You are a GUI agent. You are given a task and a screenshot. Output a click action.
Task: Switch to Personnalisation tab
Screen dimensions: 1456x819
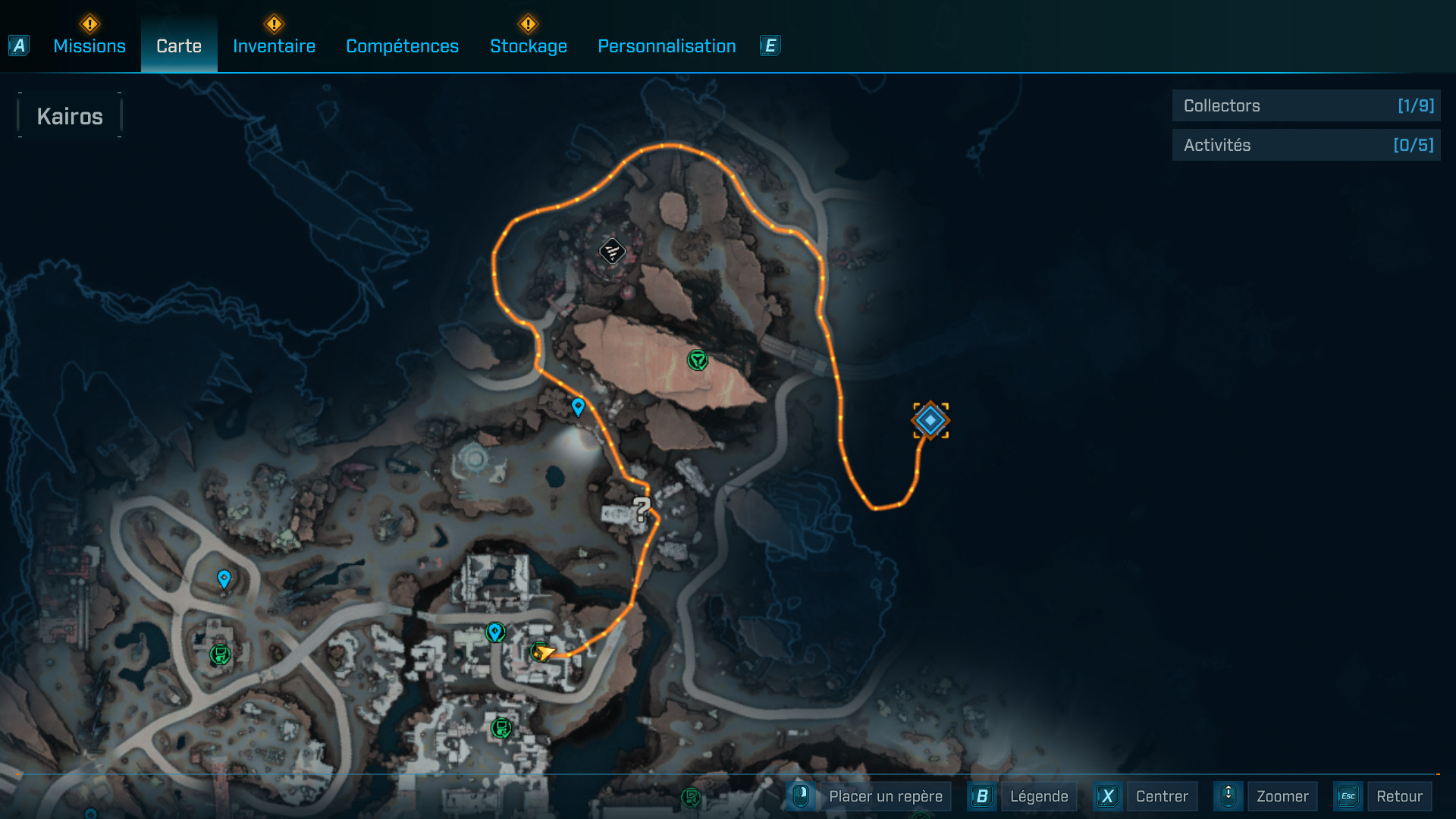pyautogui.click(x=667, y=46)
